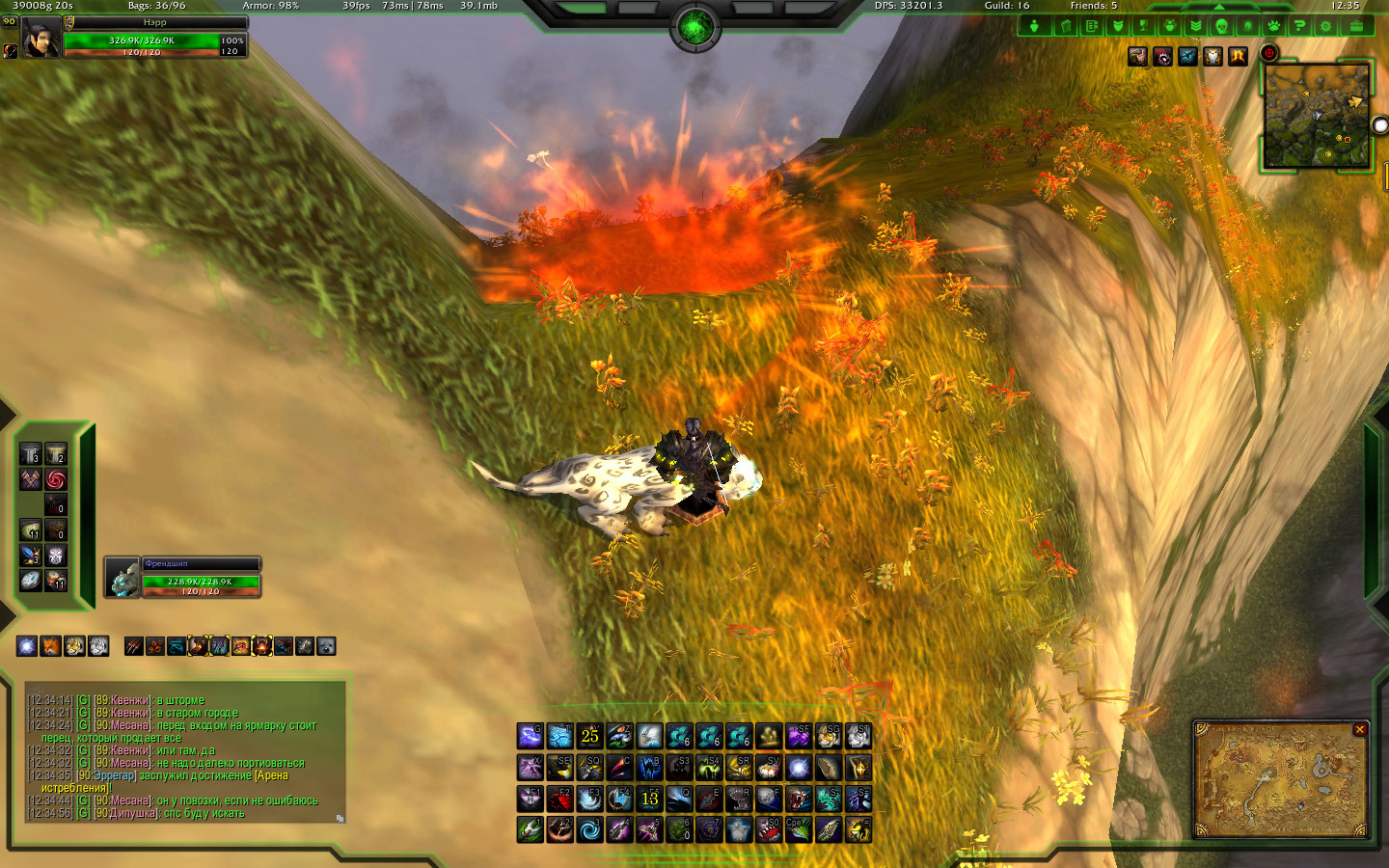Image resolution: width=1389 pixels, height=868 pixels.
Task: Open help via the question mark button
Action: [x=1299, y=26]
